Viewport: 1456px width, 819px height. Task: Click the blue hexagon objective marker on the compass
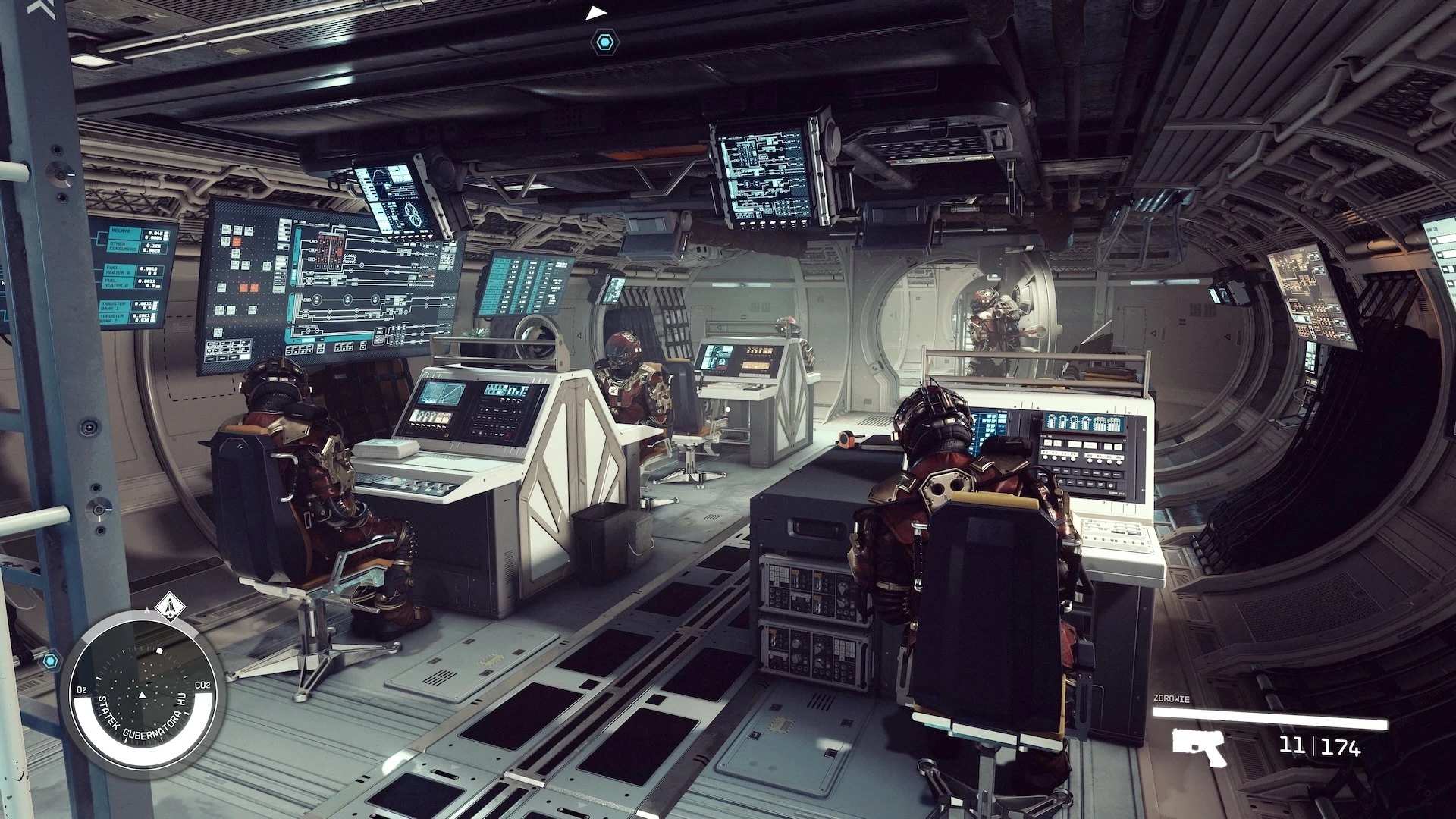point(604,41)
